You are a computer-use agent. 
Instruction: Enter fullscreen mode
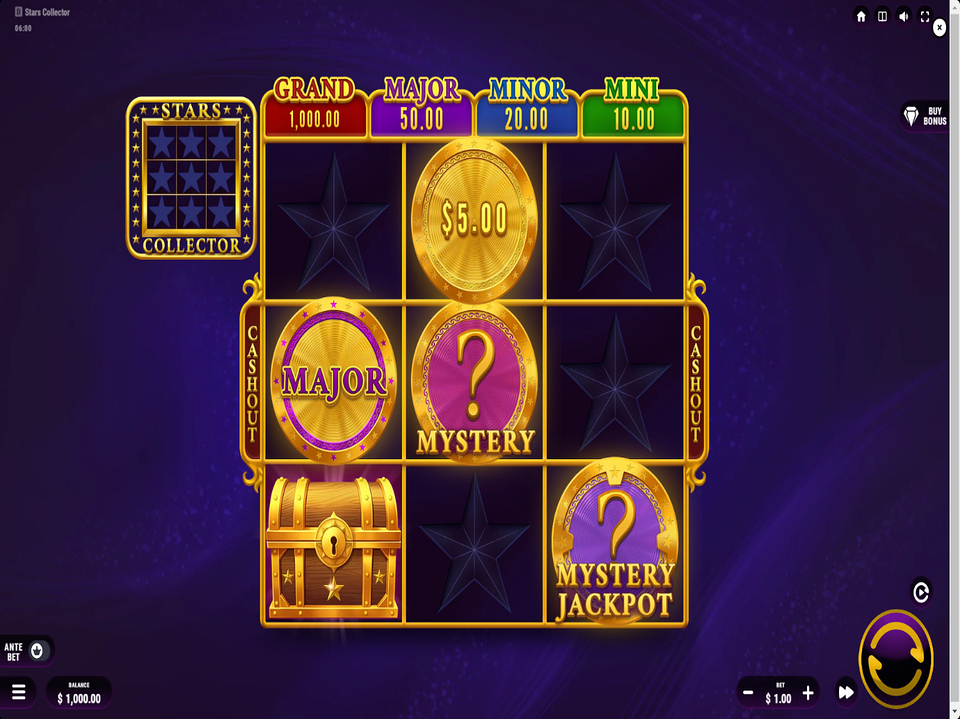coord(925,16)
